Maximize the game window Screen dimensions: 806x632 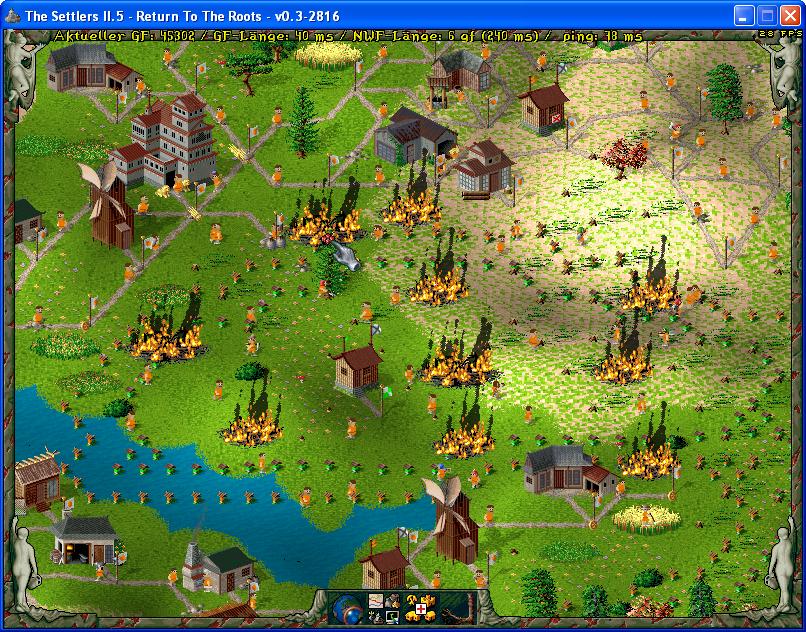767,15
